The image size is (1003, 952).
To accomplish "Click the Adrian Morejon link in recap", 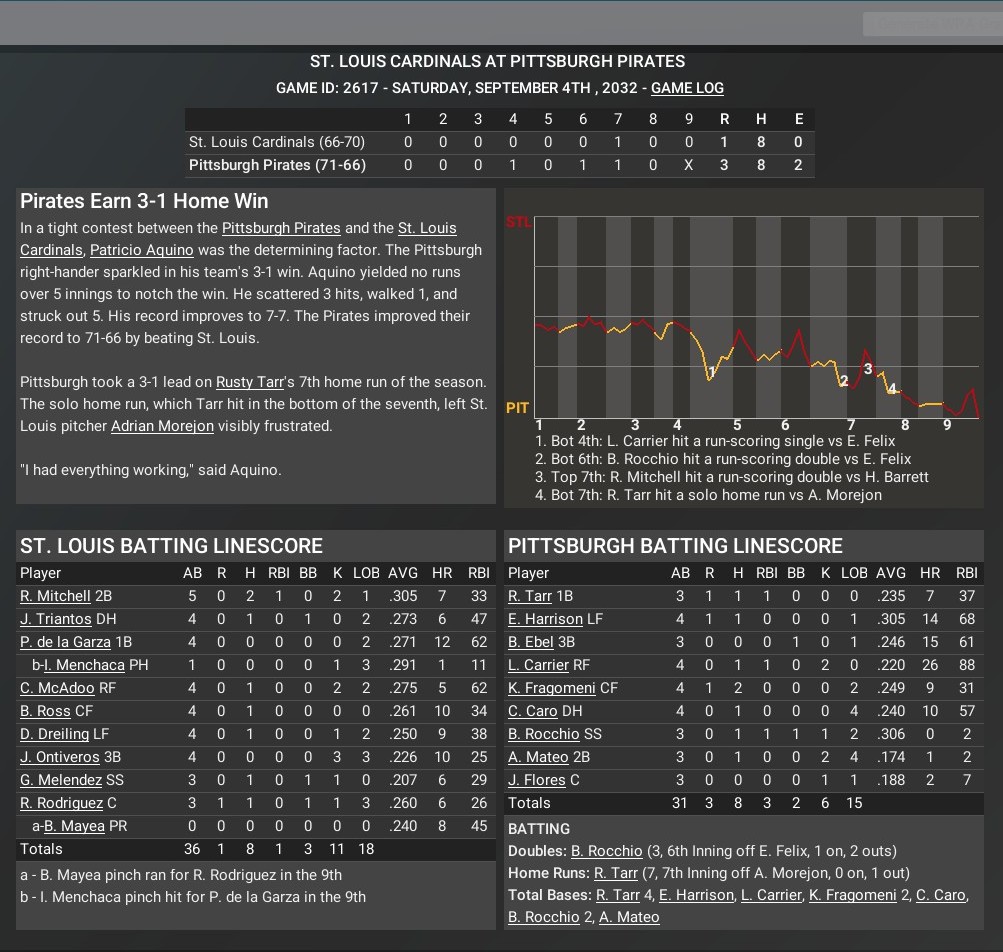I will coord(162,426).
